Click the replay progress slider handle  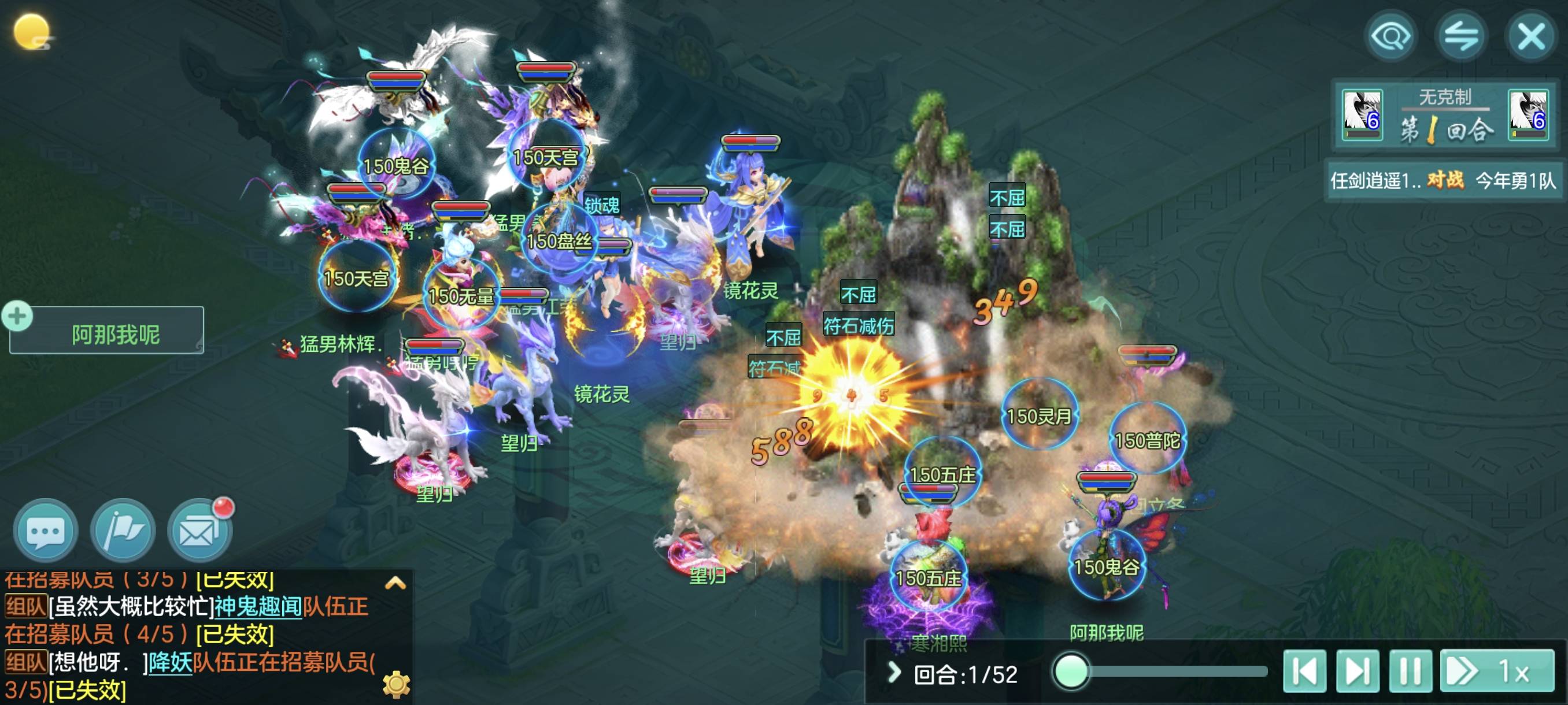(x=1071, y=671)
